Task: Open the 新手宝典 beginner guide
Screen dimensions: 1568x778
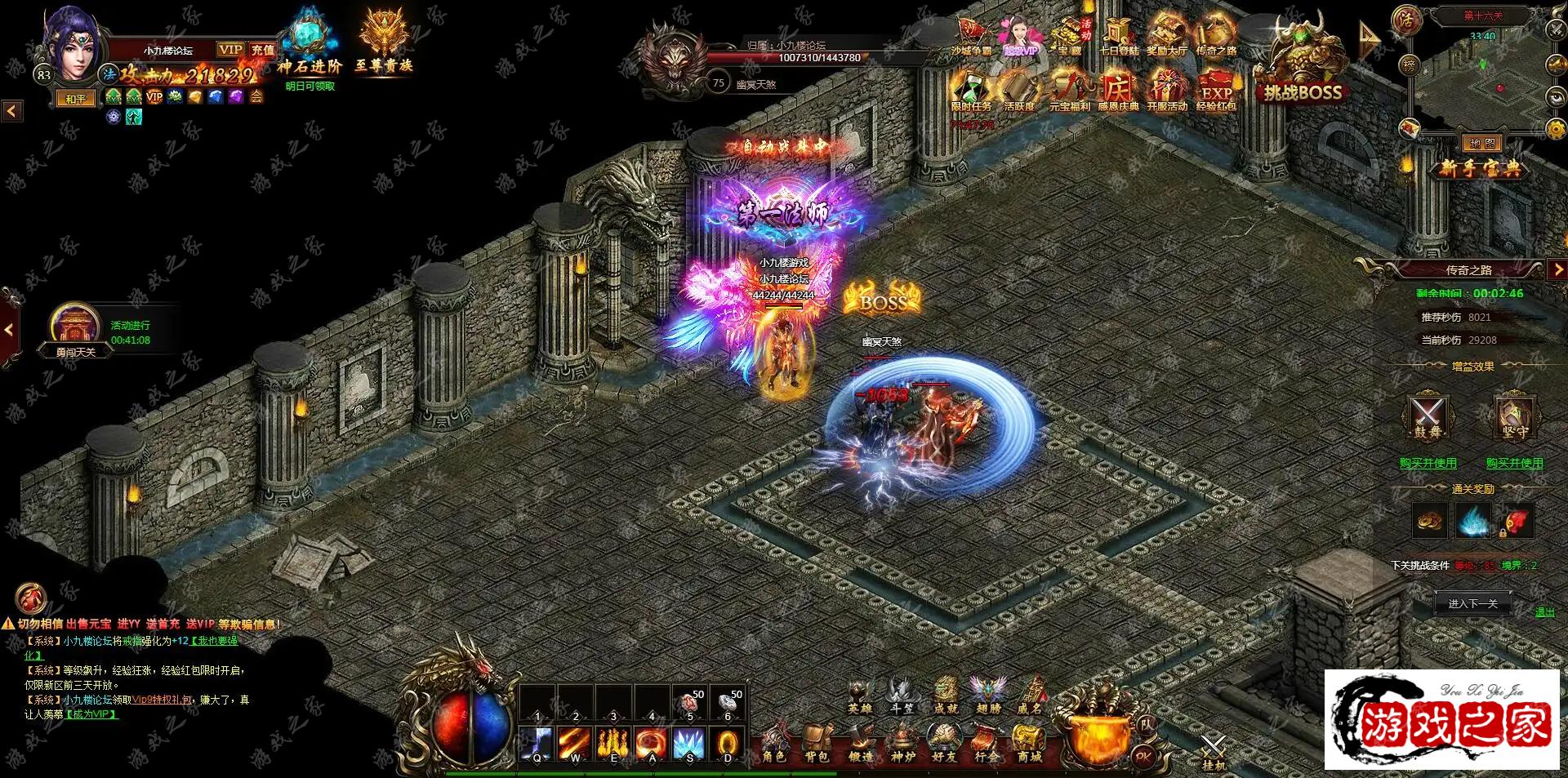Action: click(1480, 168)
